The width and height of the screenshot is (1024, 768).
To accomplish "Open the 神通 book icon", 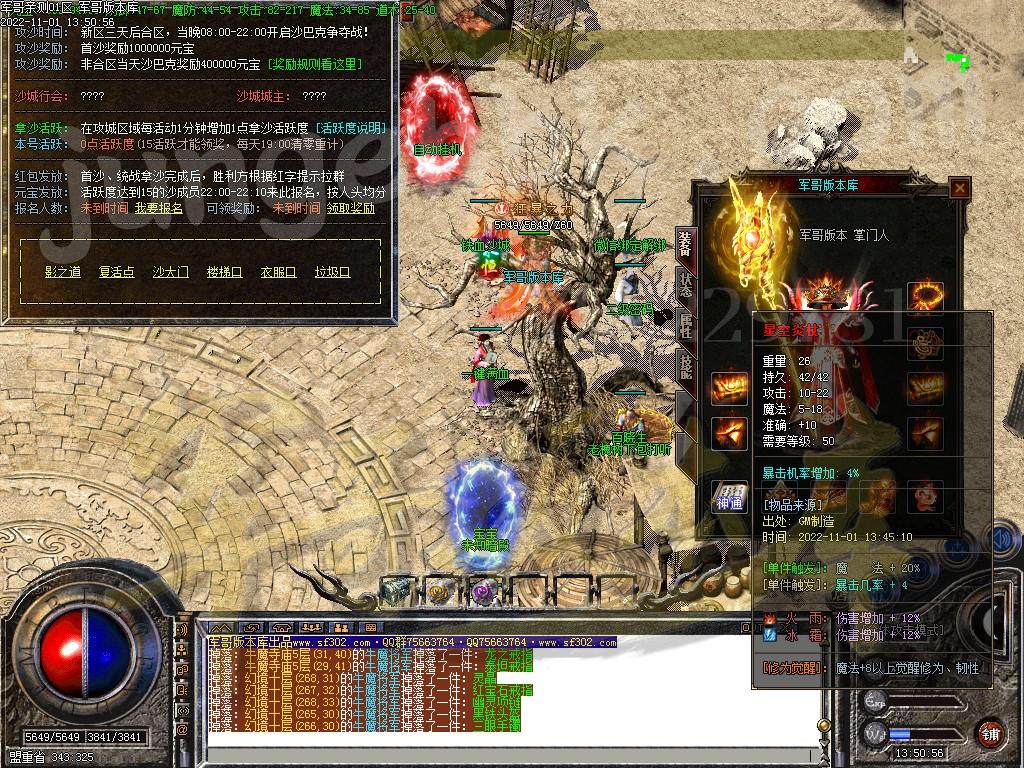I will coord(729,497).
